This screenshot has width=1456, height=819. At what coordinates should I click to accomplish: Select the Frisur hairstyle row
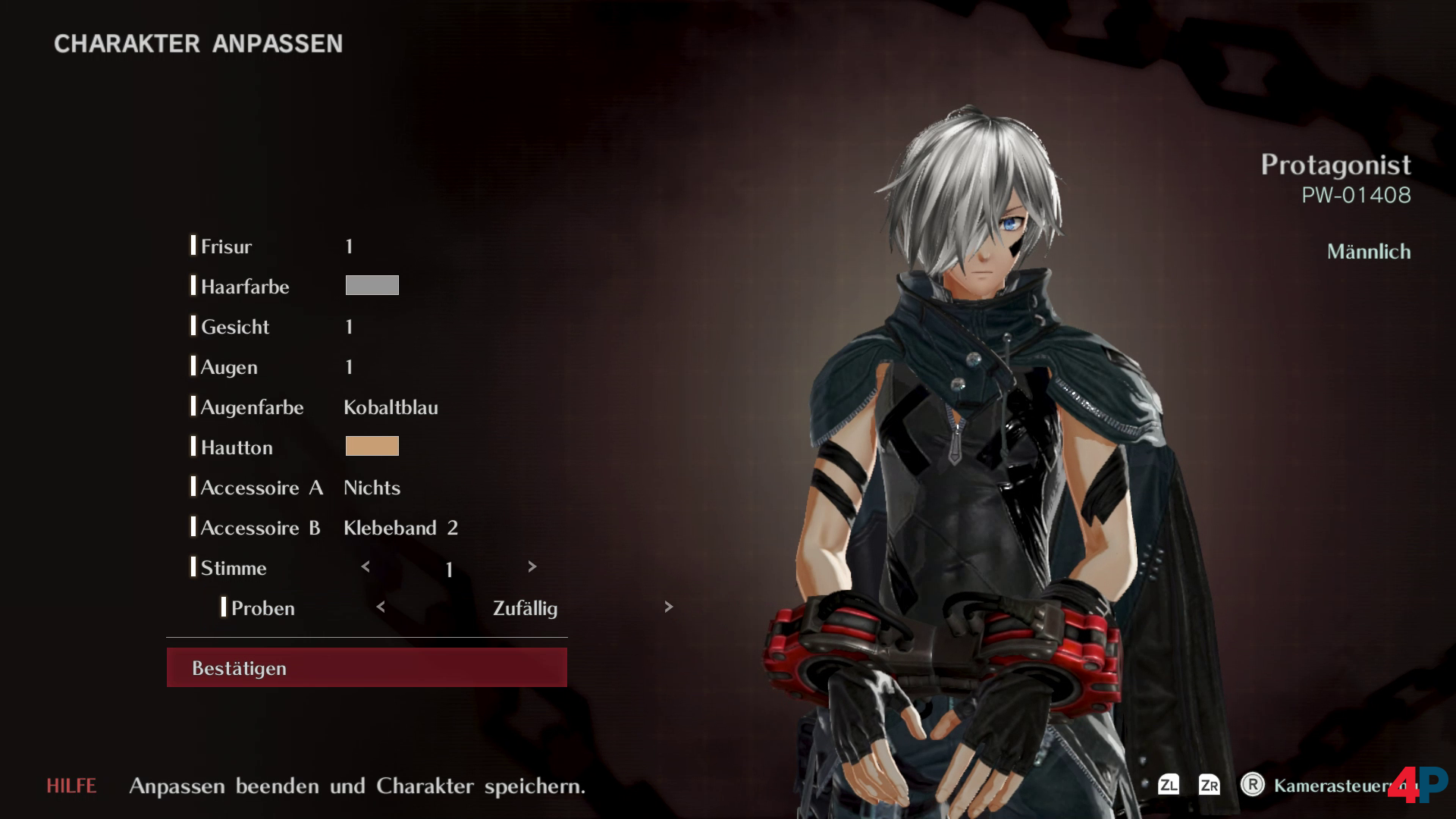(x=226, y=246)
